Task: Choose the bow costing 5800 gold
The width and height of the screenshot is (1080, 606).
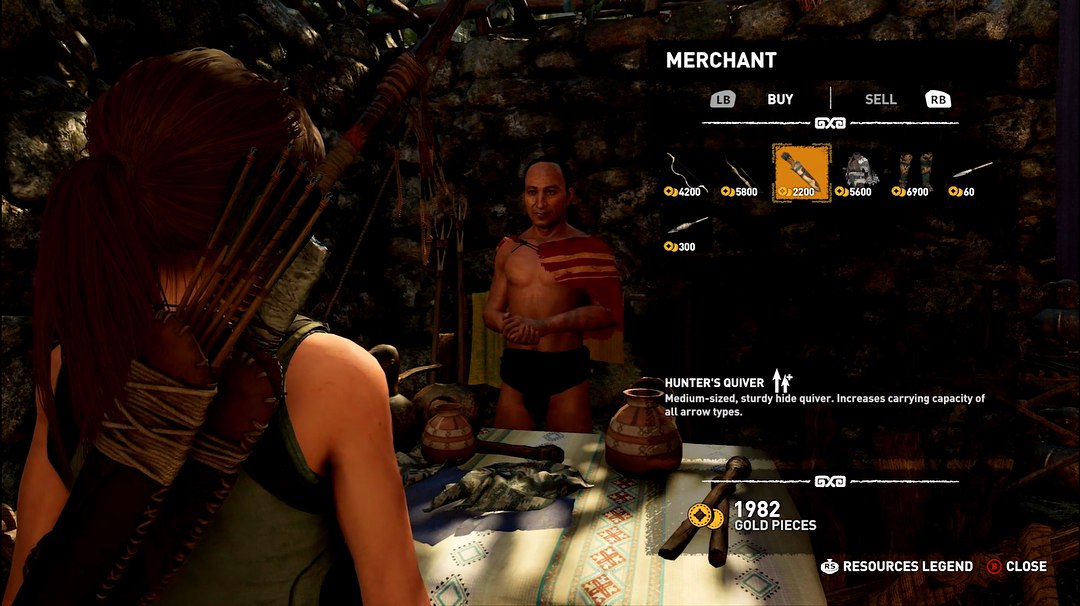Action: tap(743, 172)
